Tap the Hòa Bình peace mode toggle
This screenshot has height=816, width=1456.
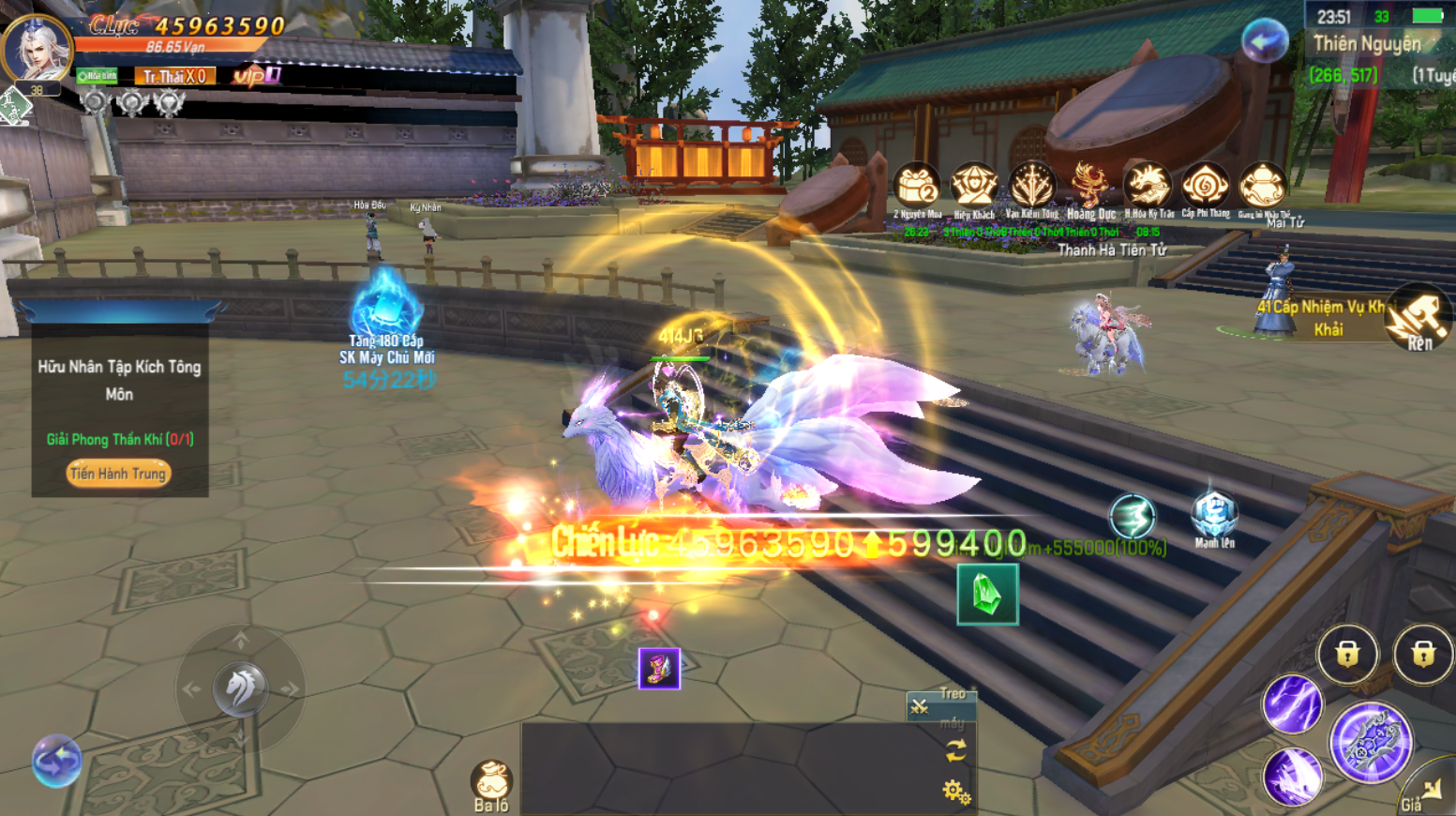(x=97, y=76)
